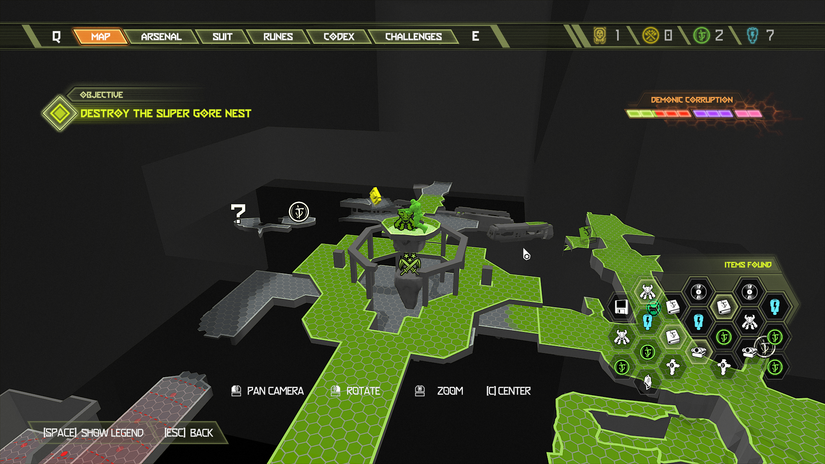Screen dimensions: 825x464
Task: Show the map legend
Action: 94,433
